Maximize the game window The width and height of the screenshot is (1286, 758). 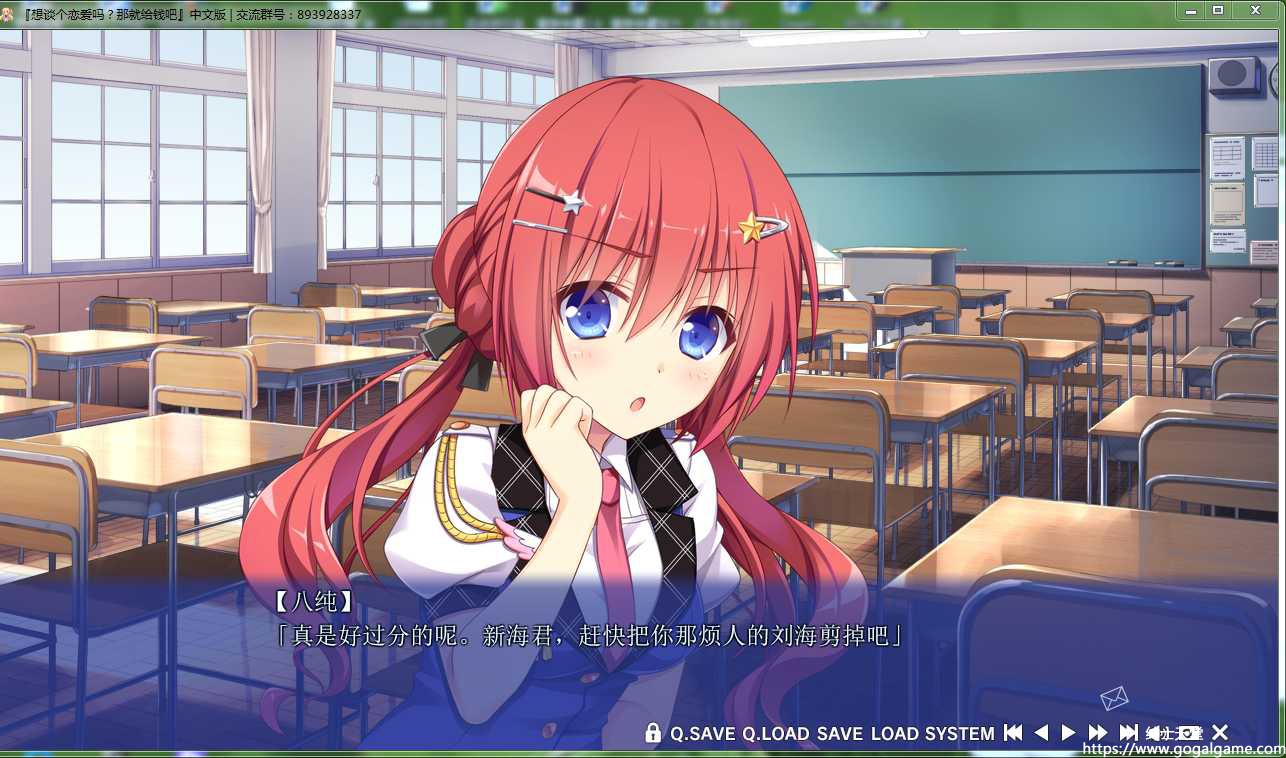point(1218,10)
